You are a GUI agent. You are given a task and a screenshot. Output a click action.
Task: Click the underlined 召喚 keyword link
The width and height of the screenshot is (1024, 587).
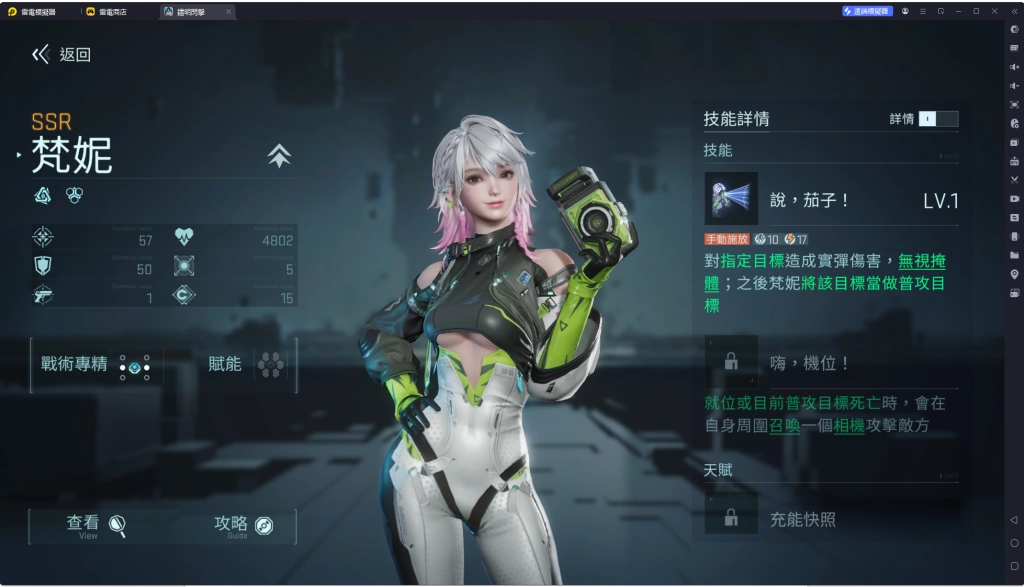pyautogui.click(x=784, y=425)
